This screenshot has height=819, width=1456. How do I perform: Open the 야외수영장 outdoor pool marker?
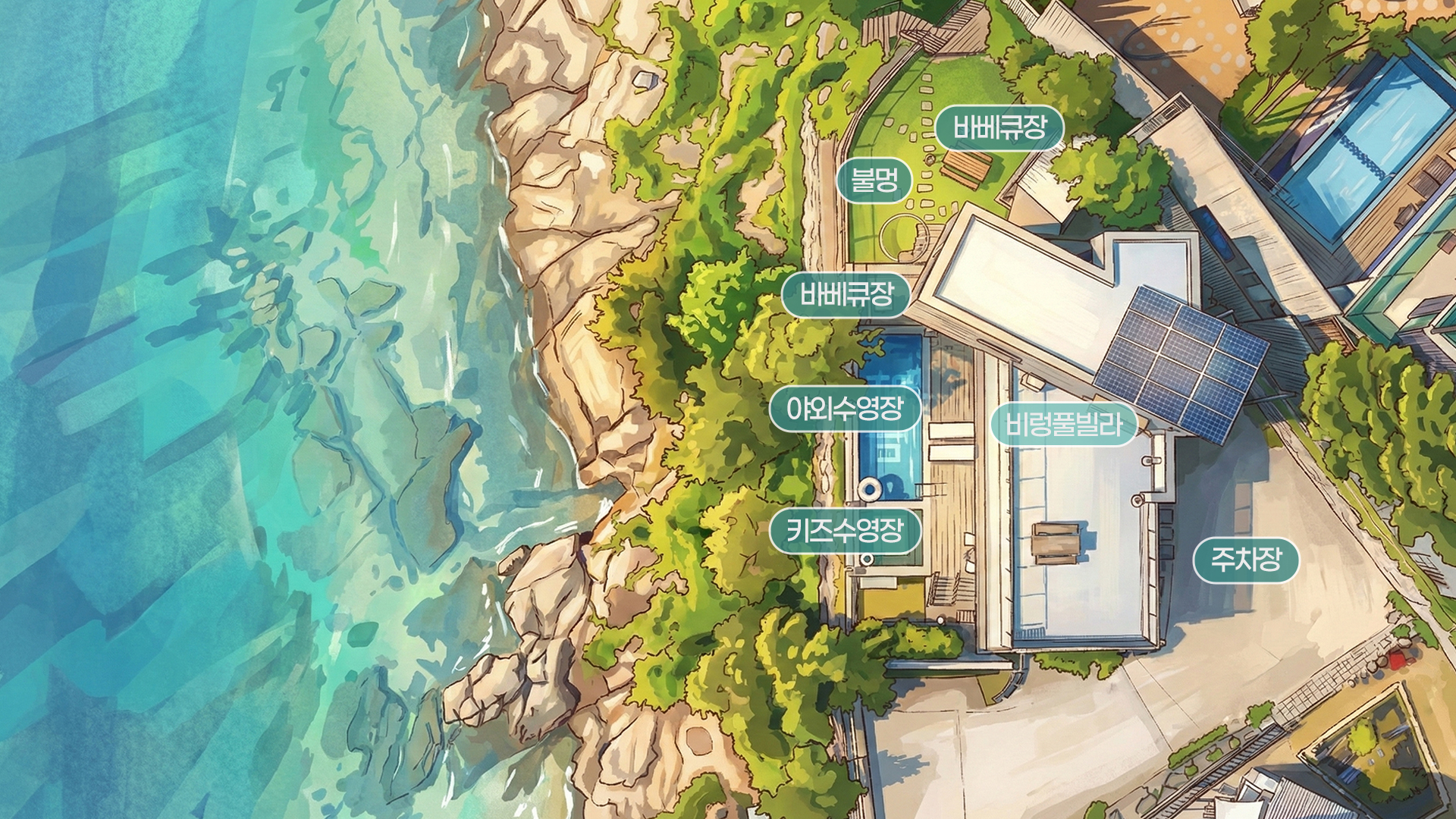click(846, 410)
